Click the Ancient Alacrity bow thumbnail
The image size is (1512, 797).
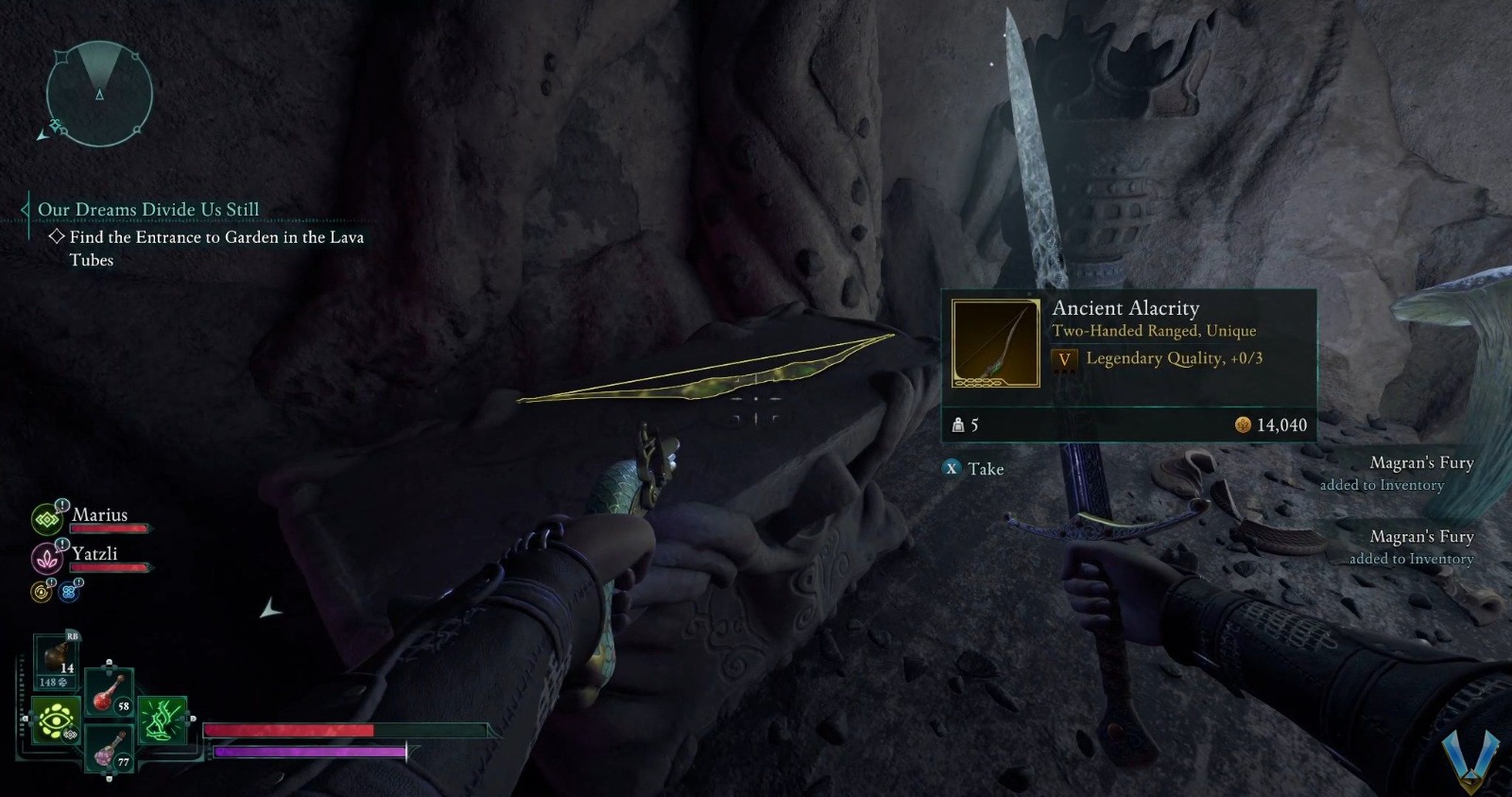click(995, 343)
